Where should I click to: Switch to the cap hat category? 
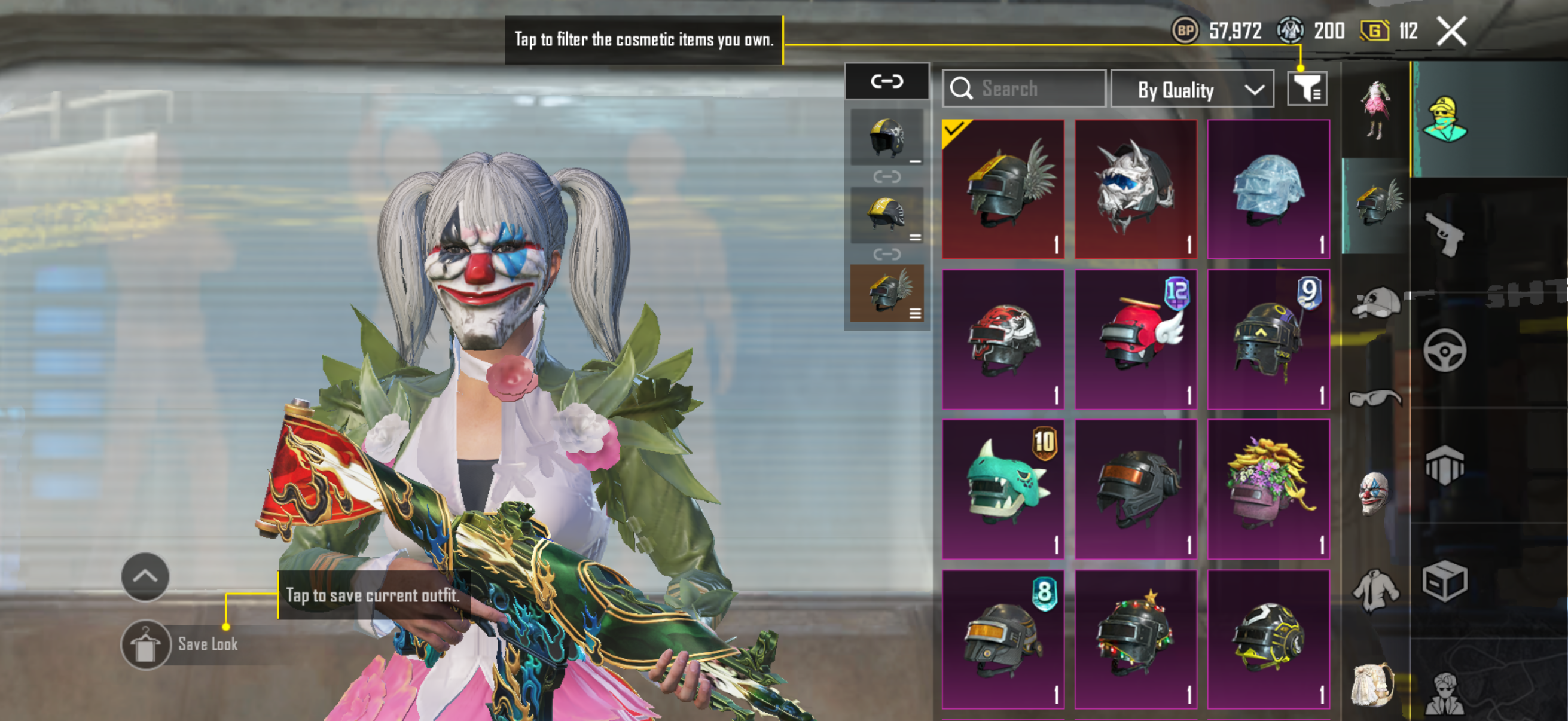point(1374,302)
